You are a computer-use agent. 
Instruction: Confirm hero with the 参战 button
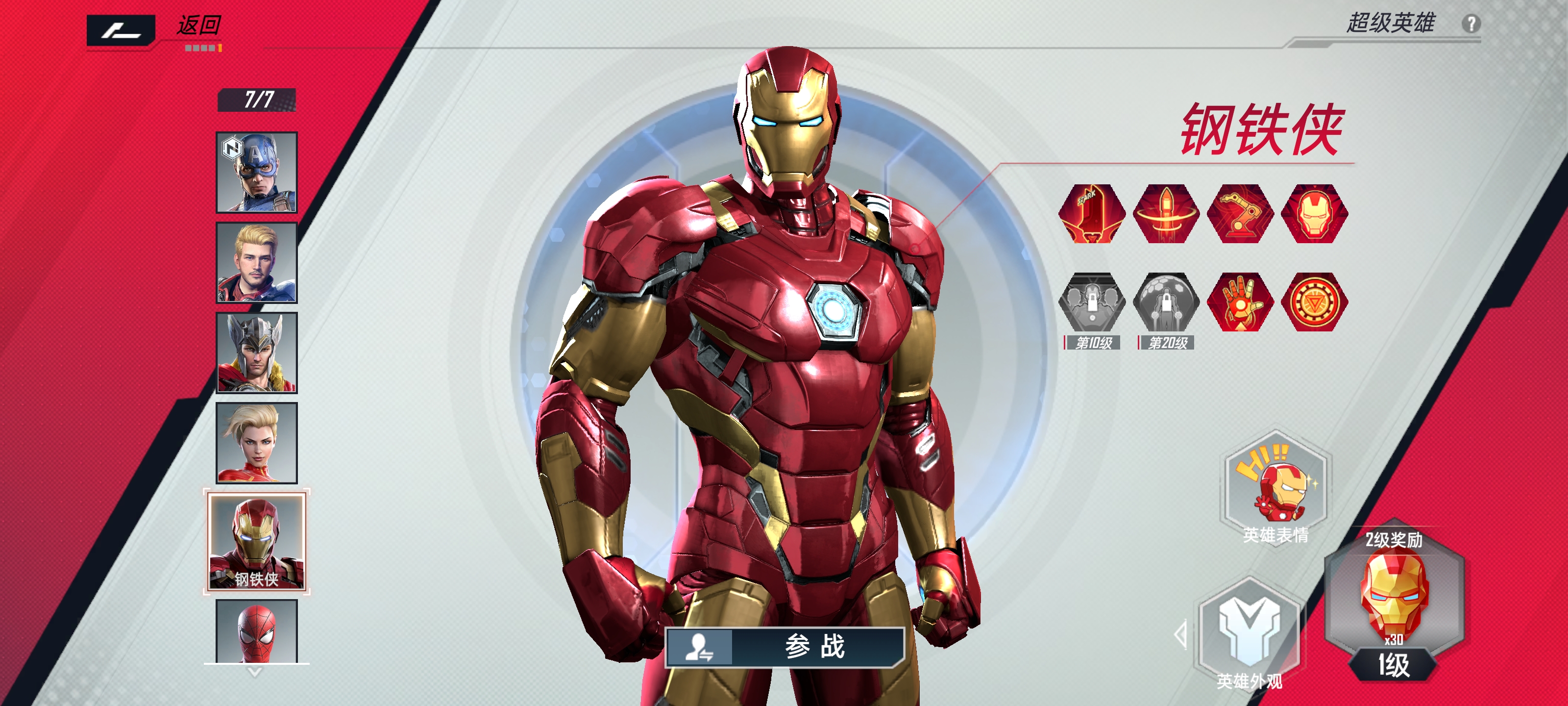coord(785,647)
